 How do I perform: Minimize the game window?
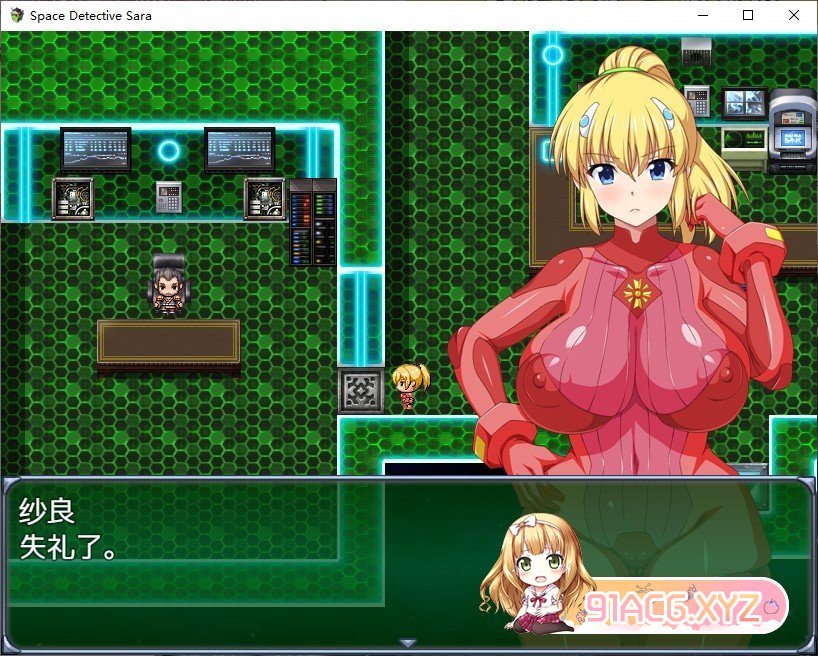[x=702, y=15]
